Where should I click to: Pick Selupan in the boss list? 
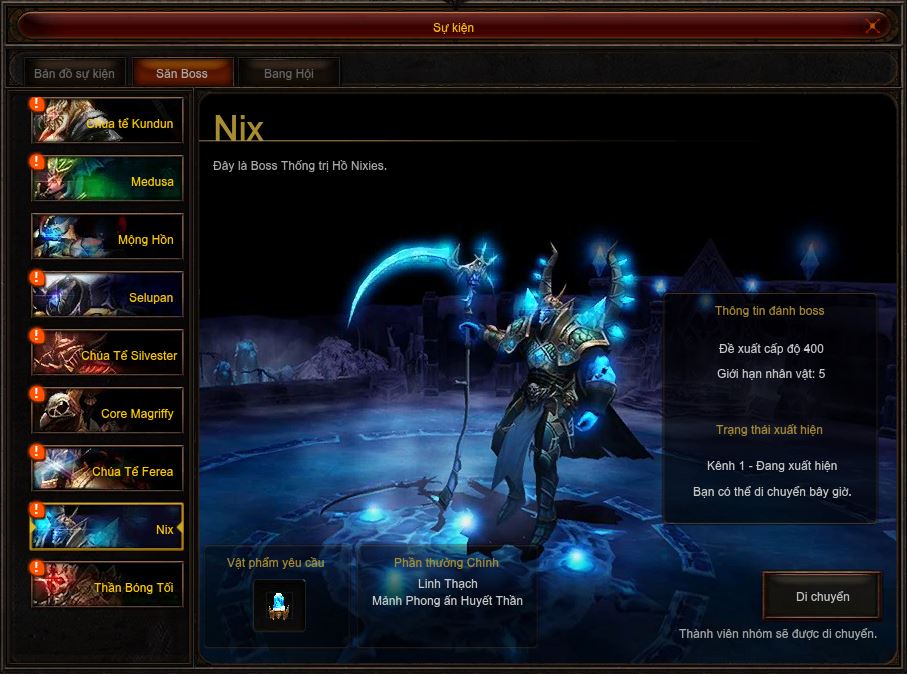(107, 295)
